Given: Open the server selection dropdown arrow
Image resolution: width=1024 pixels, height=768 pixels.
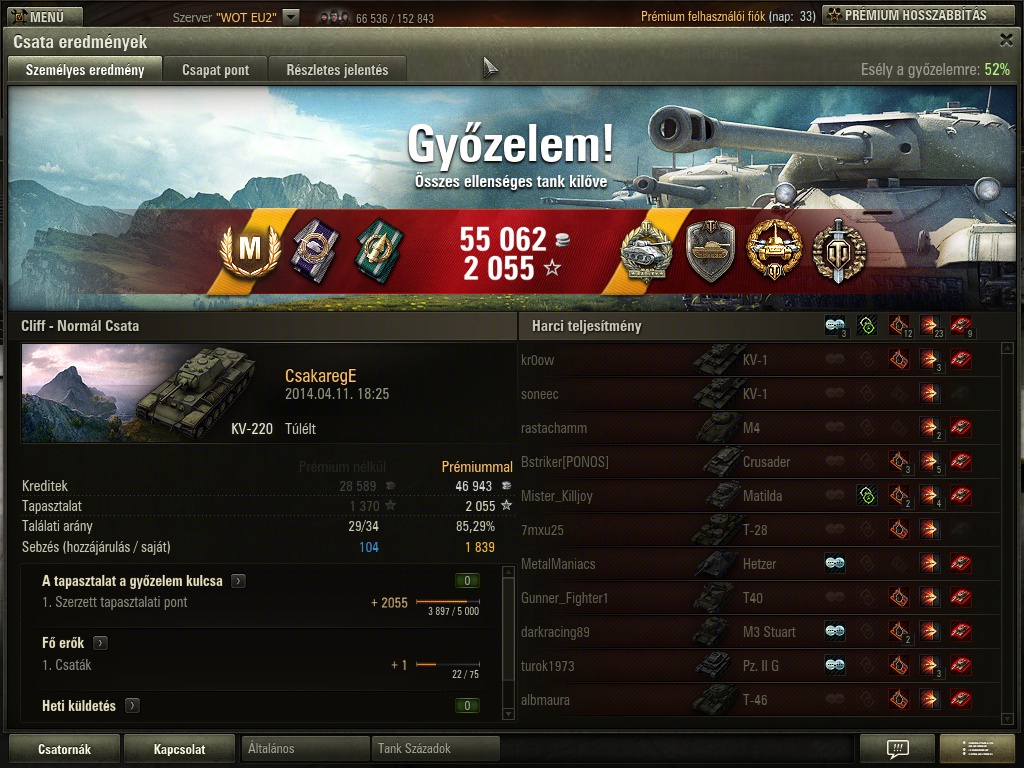Looking at the screenshot, I should (290, 17).
